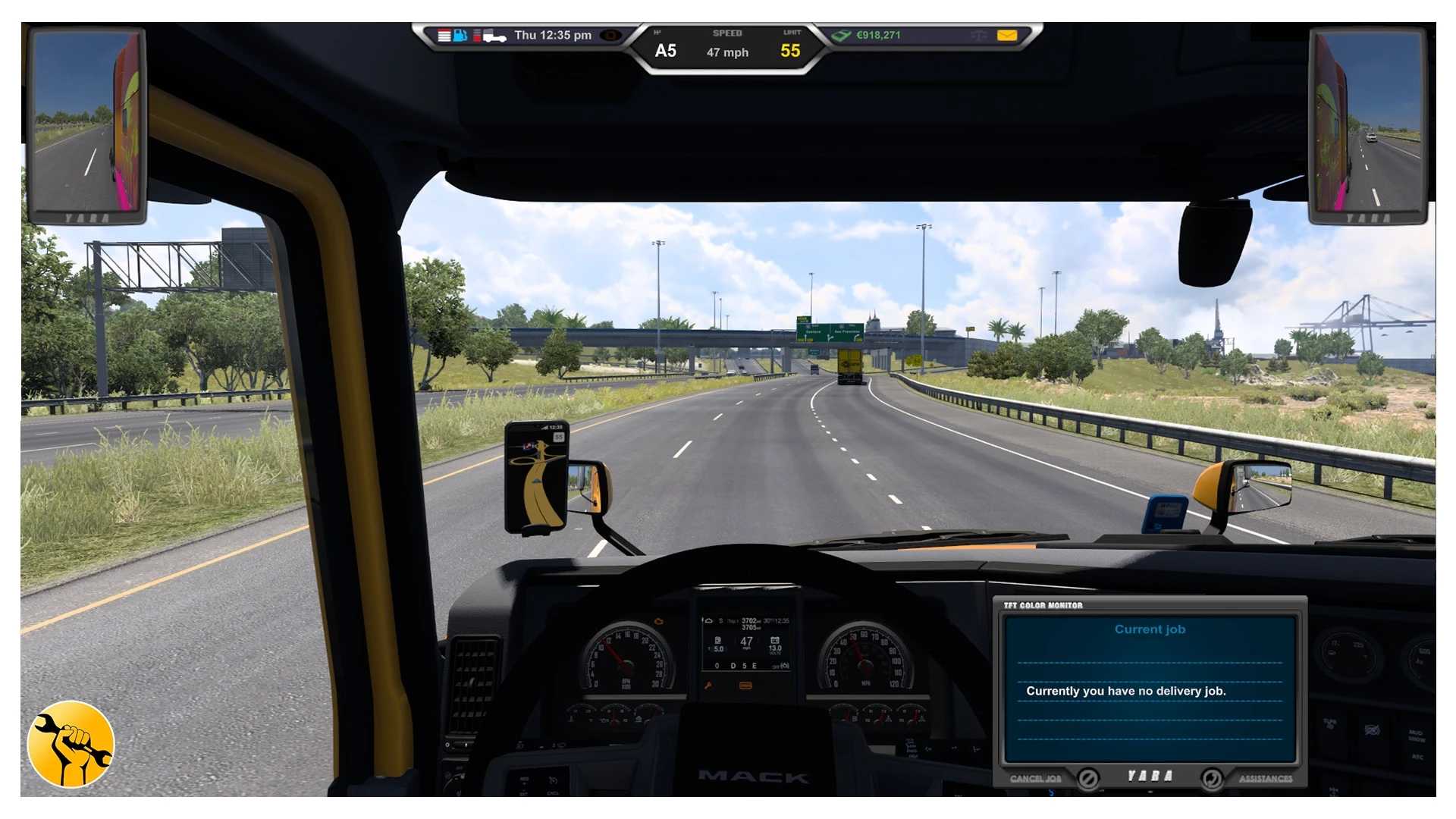Click the Current job monitor screen
The height and width of the screenshot is (819, 1456).
[x=1150, y=687]
